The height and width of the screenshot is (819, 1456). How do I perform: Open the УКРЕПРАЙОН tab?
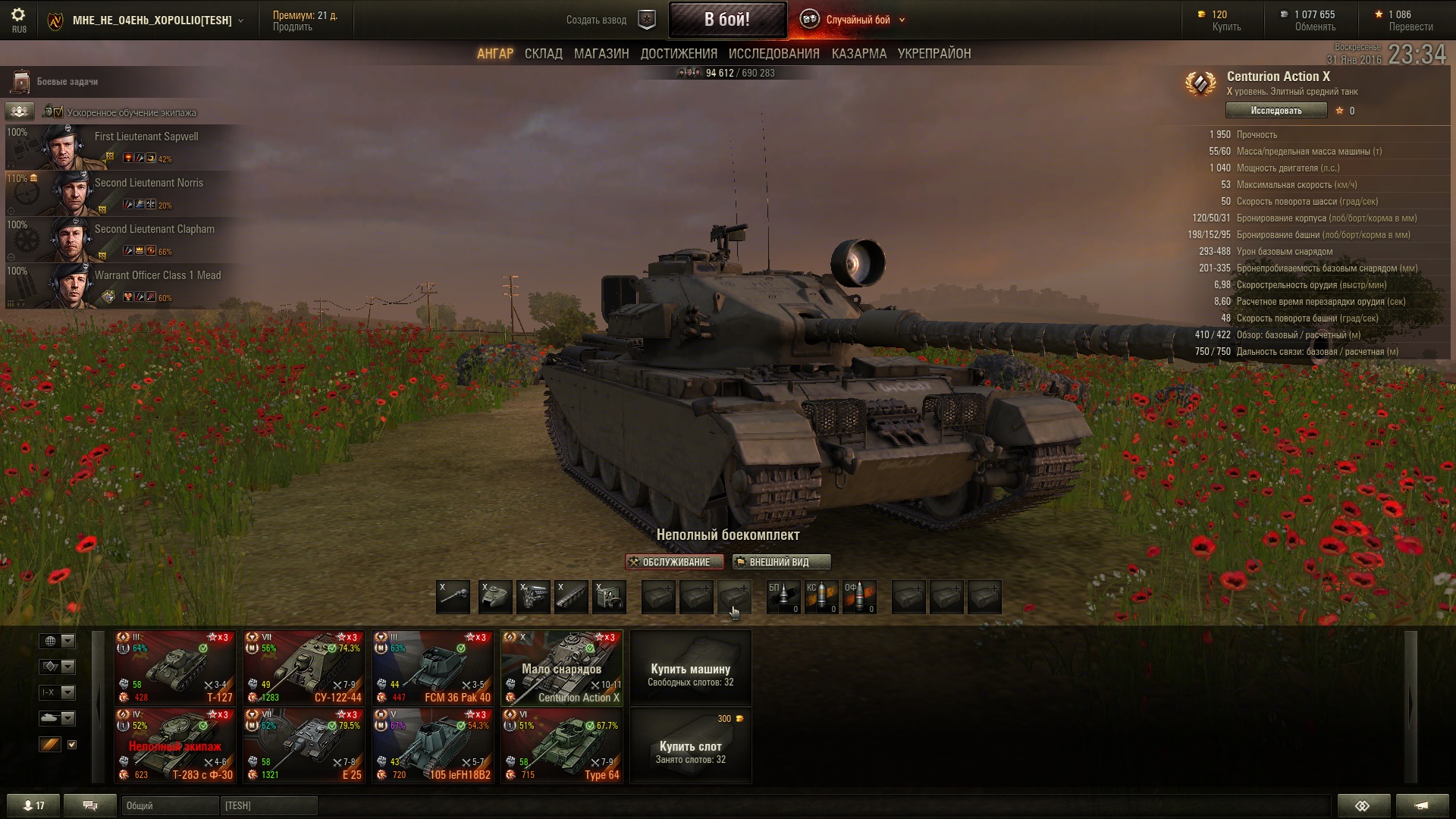(x=934, y=54)
